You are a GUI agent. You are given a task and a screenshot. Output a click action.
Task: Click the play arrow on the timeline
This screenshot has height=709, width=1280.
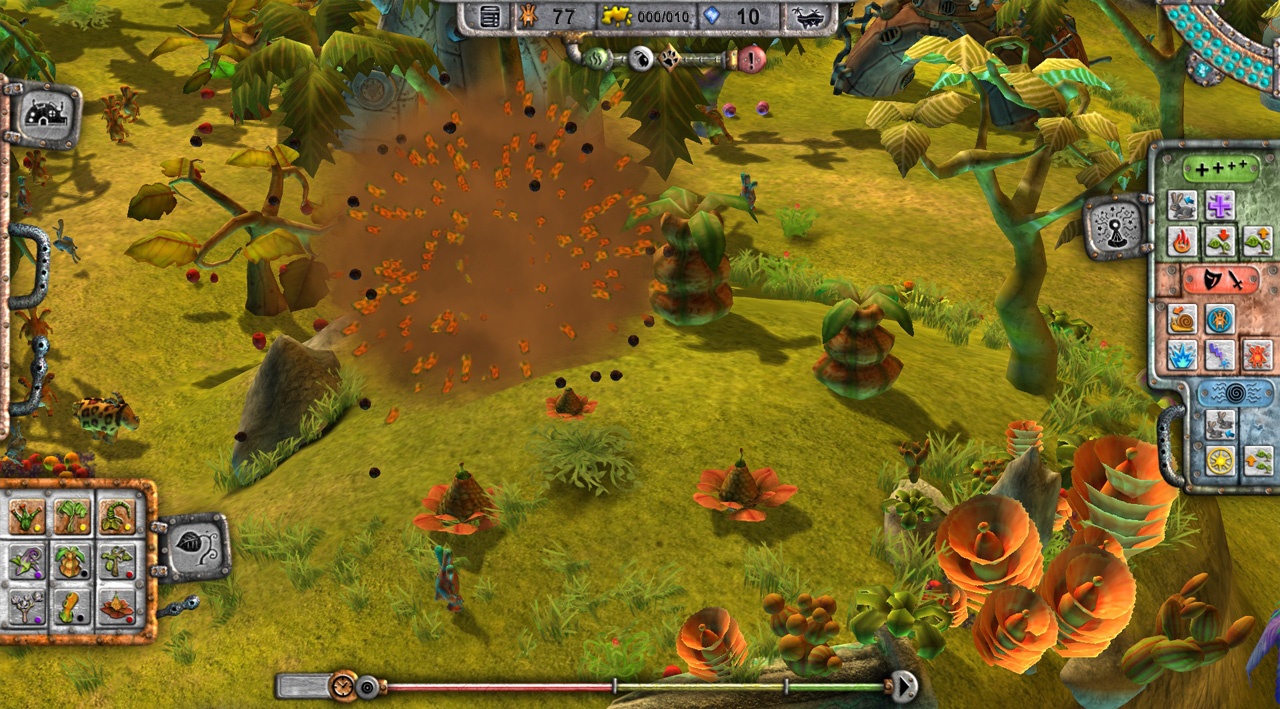[904, 687]
